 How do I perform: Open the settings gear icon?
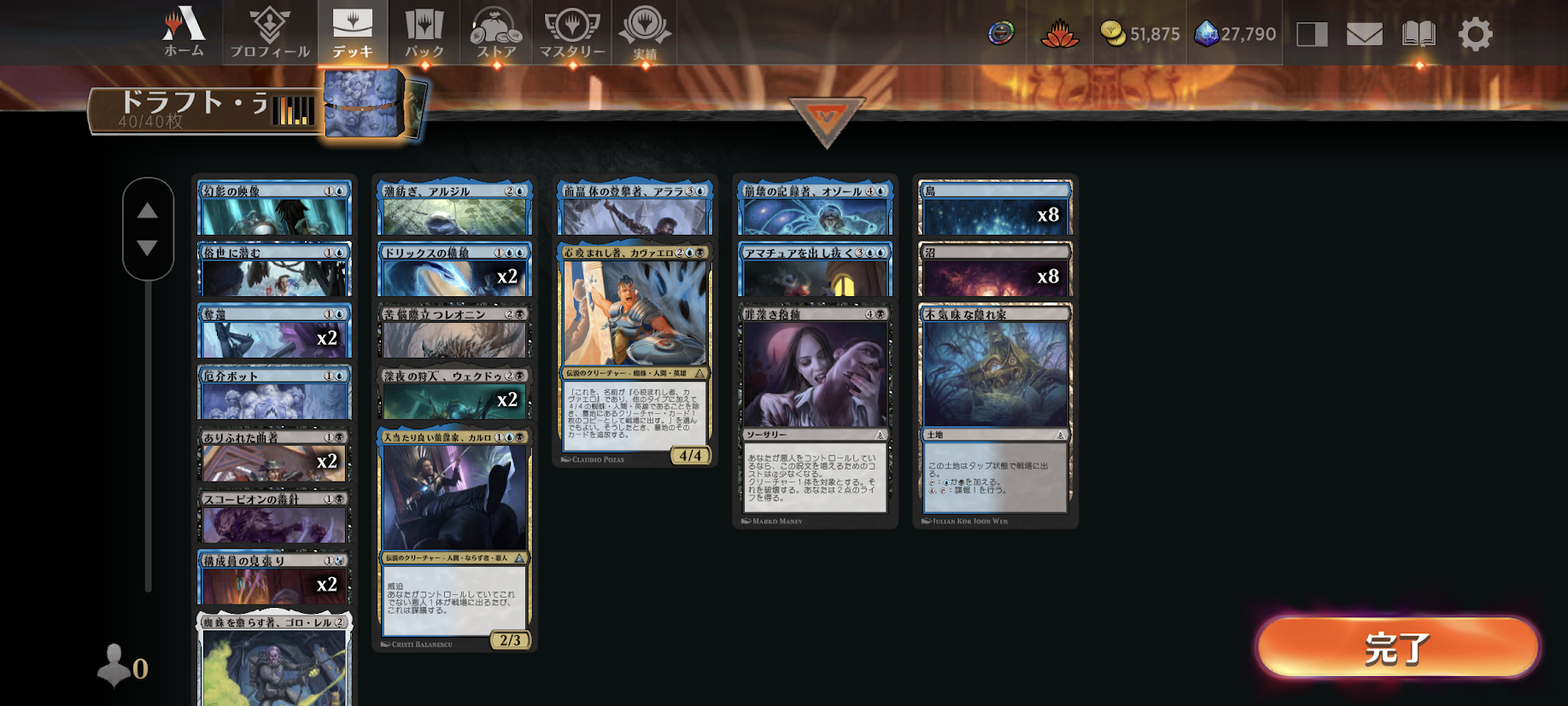(1475, 34)
